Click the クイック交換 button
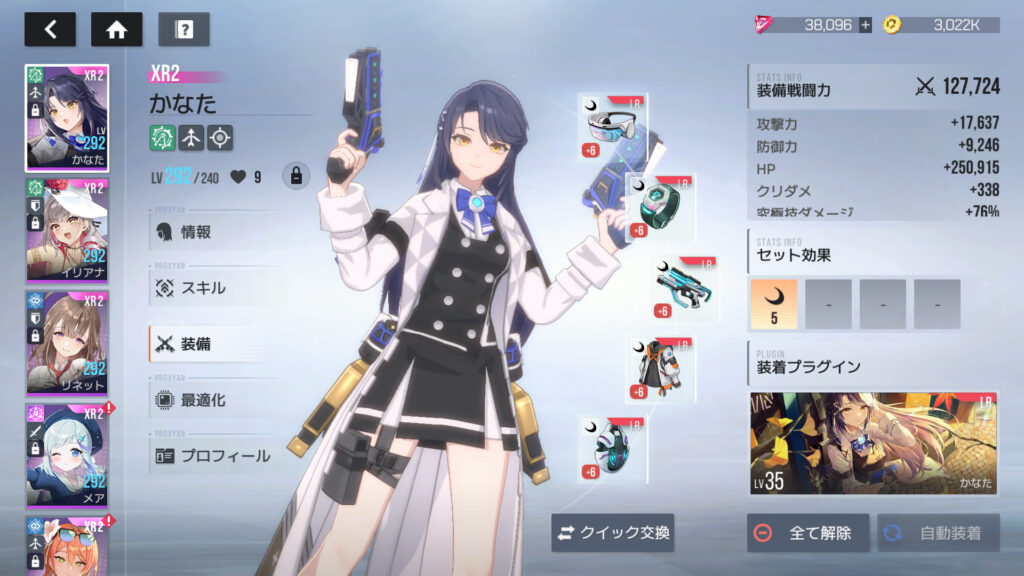The height and width of the screenshot is (576, 1024). 613,533
